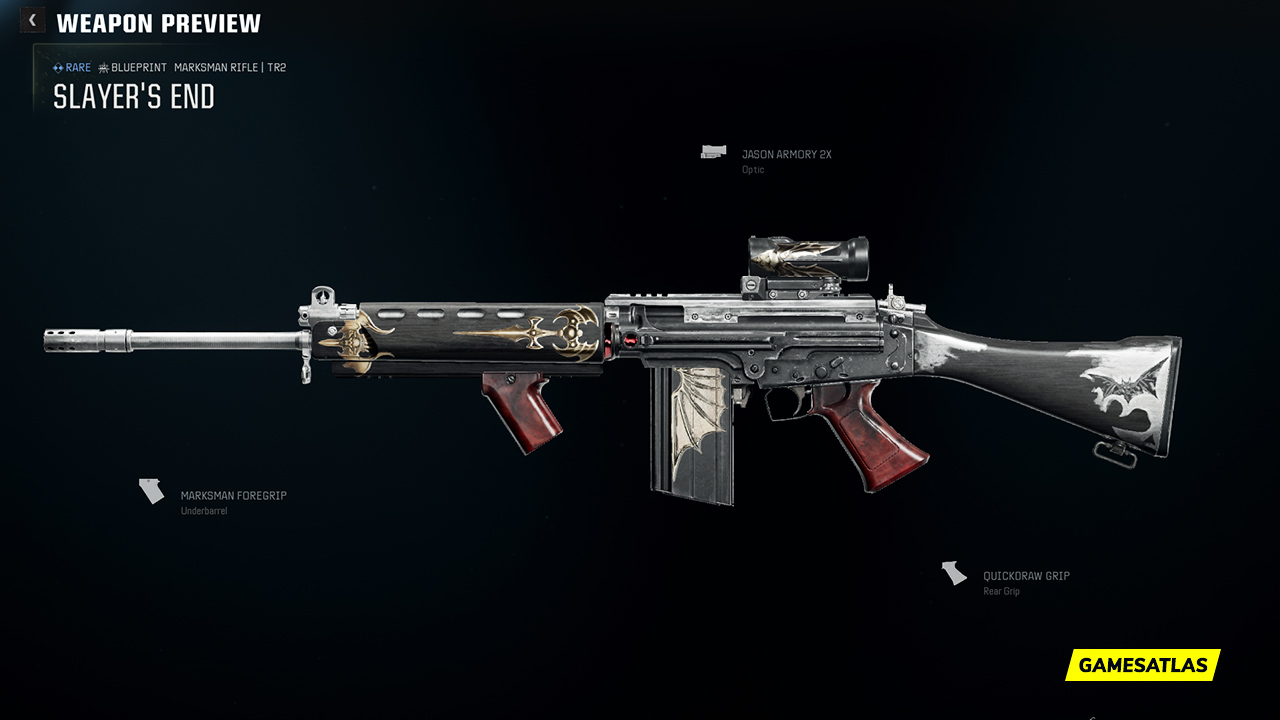Choose the Marksman Foregrip underbarrel attachment
The width and height of the screenshot is (1280, 720).
[232, 496]
